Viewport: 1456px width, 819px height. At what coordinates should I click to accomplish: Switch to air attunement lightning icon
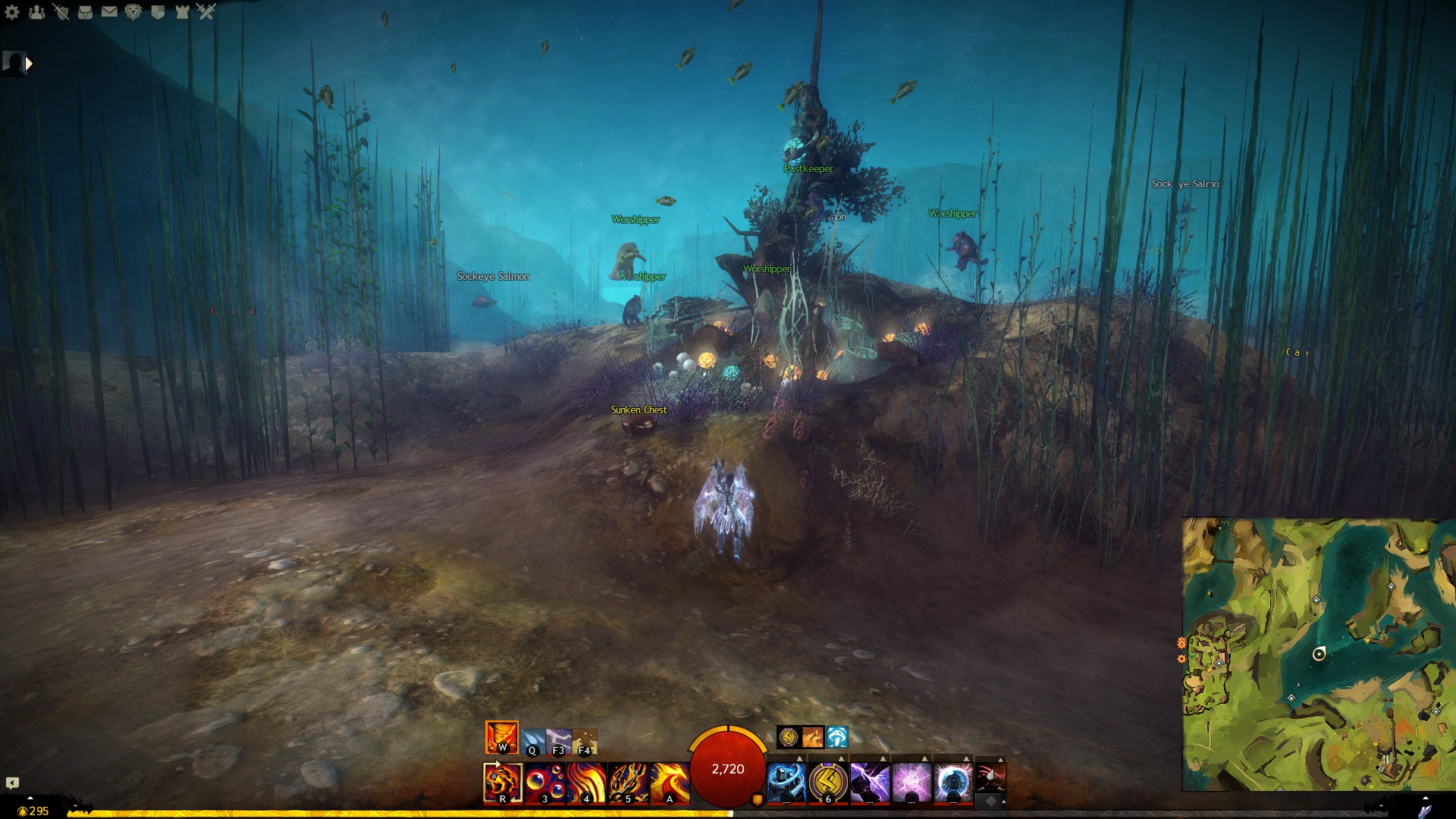pos(559,742)
